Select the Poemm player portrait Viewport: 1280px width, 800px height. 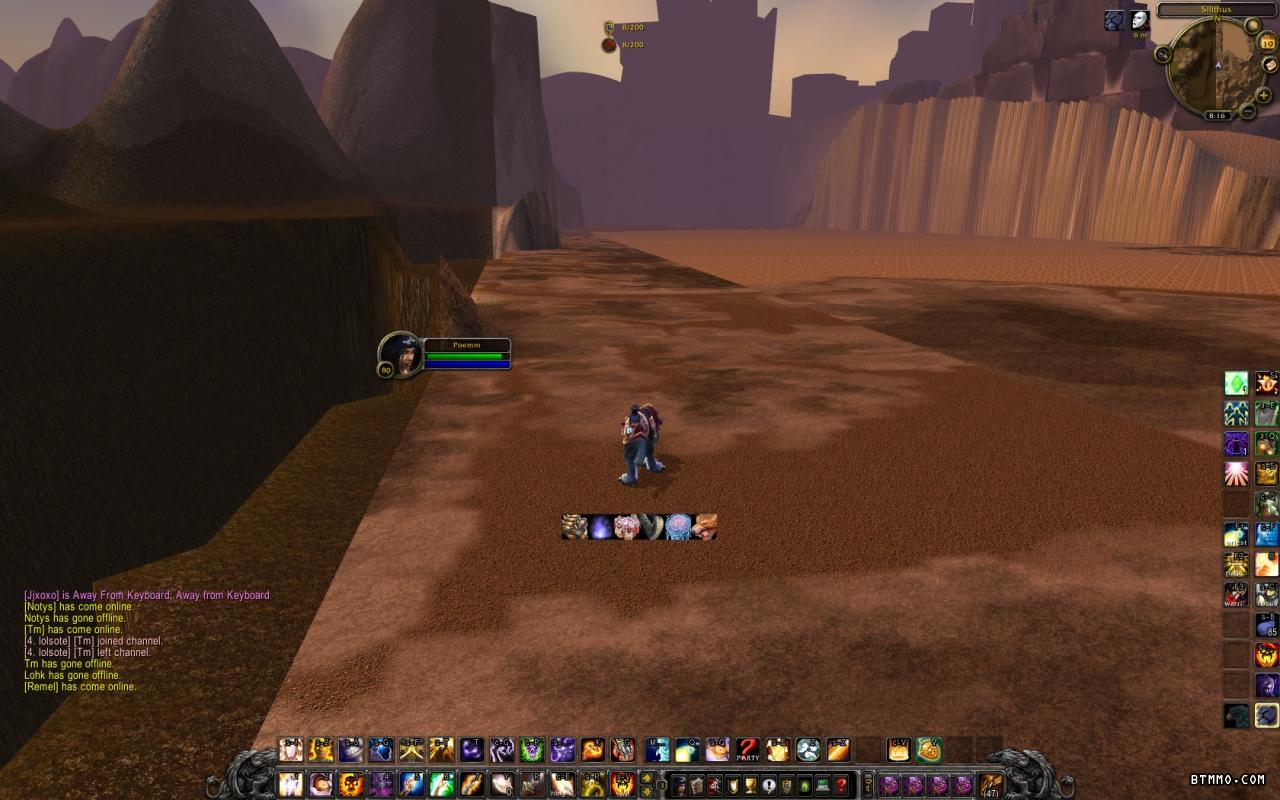click(401, 355)
